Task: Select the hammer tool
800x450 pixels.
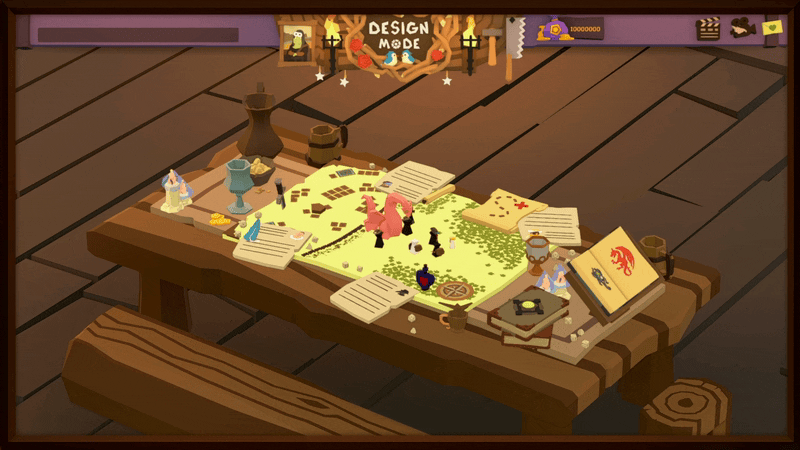Action: [492, 40]
